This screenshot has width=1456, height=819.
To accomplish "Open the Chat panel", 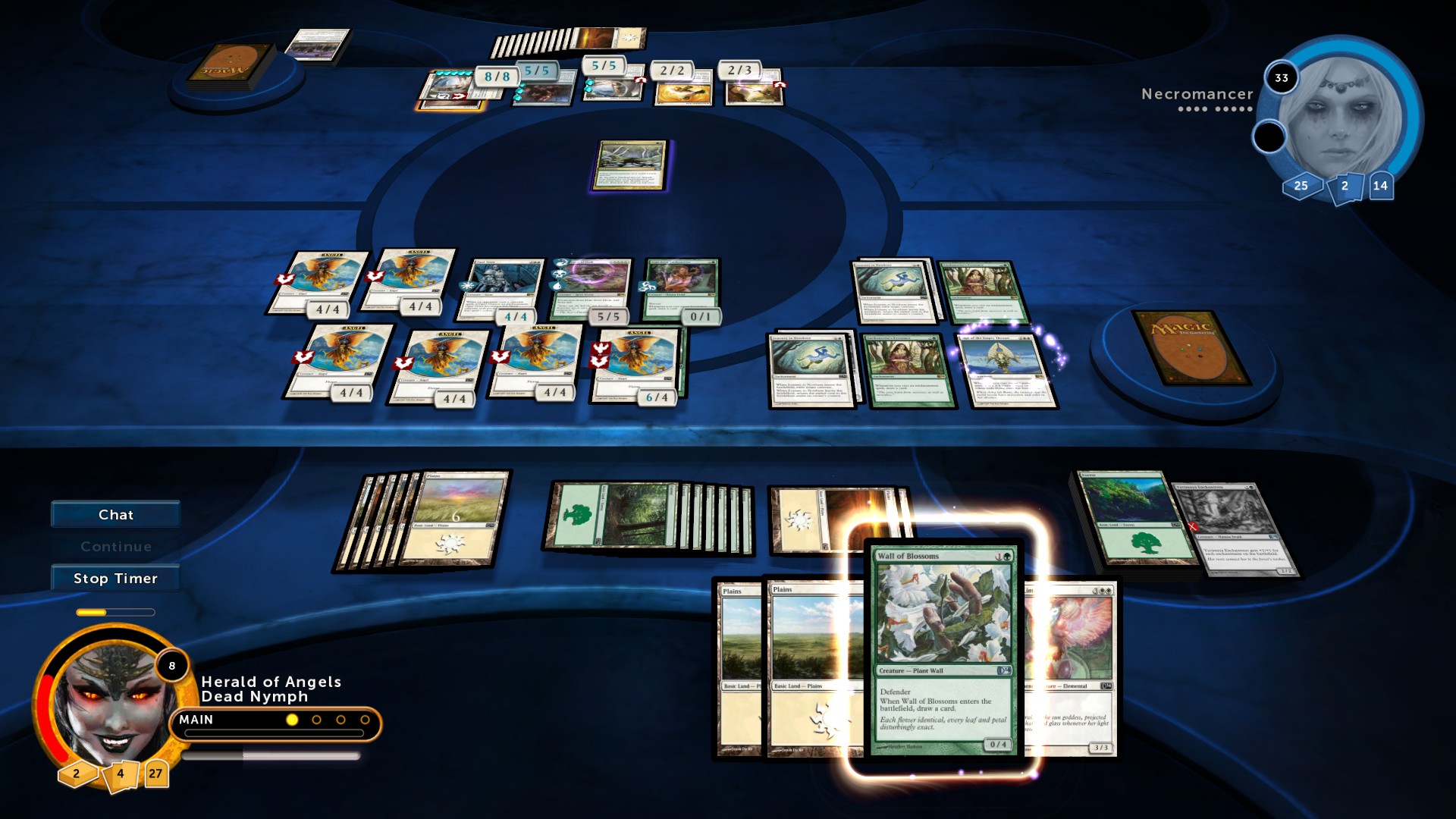I will pyautogui.click(x=115, y=514).
